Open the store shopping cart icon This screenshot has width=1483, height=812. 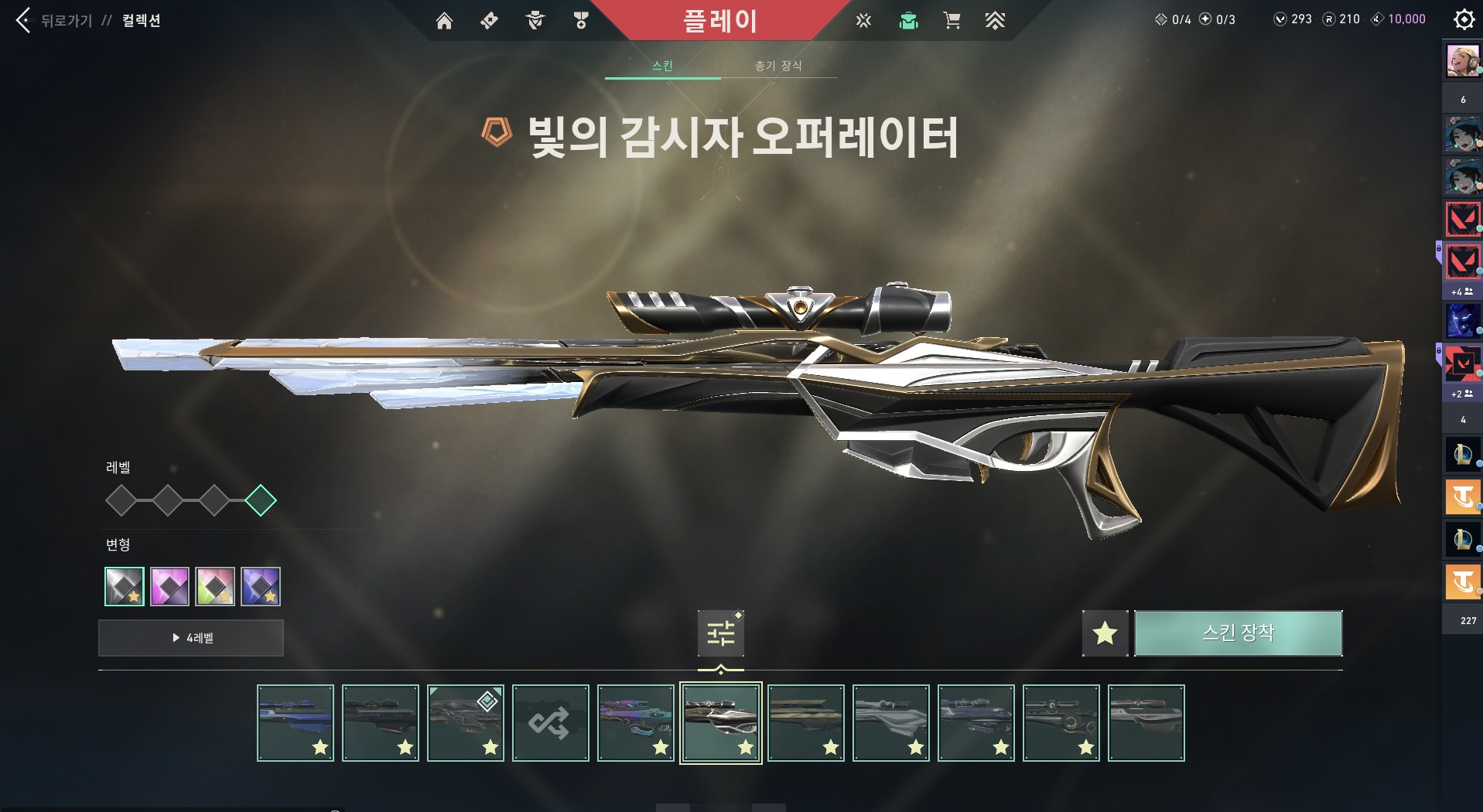click(x=952, y=21)
